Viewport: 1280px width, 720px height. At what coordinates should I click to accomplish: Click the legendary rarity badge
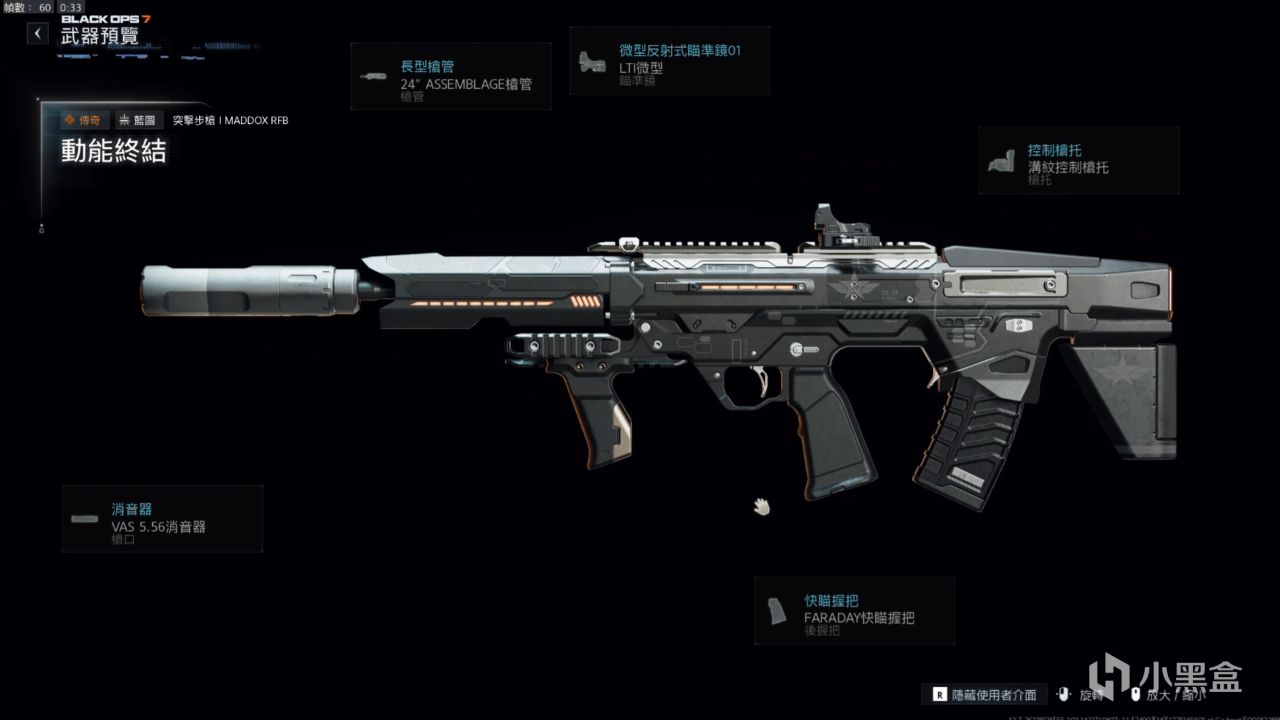click(83, 120)
